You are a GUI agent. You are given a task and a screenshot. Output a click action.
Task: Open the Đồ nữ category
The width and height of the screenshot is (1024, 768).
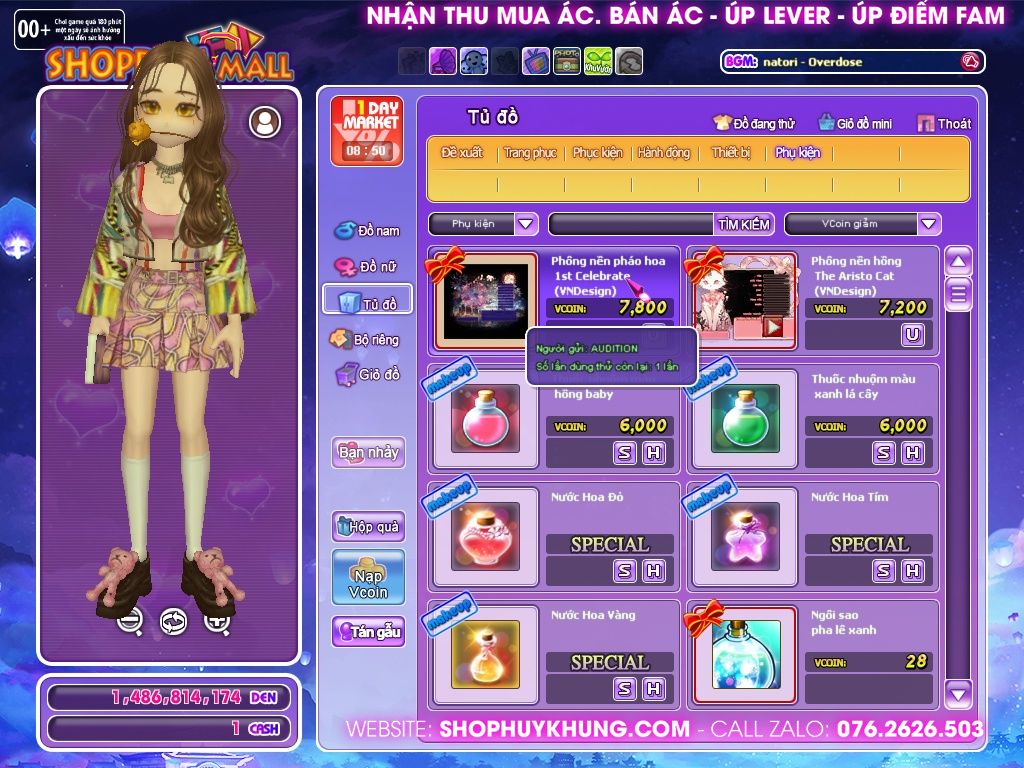pyautogui.click(x=368, y=267)
